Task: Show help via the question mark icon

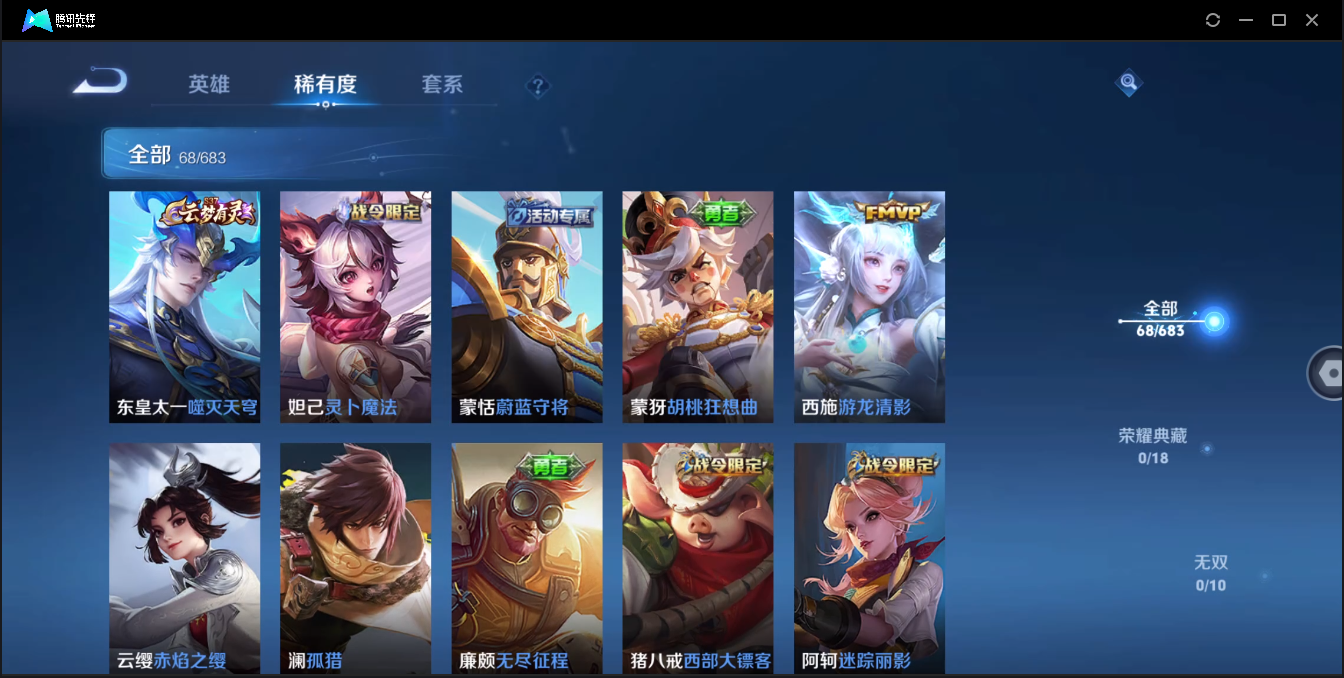Action: (x=538, y=86)
